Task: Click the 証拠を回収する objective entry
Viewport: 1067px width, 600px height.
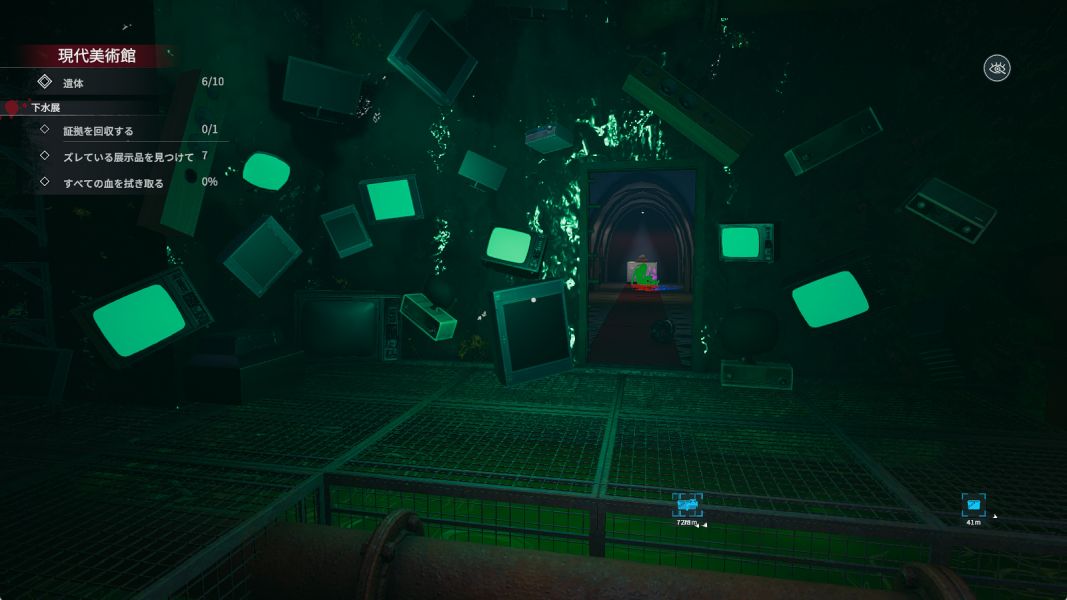Action: tap(98, 130)
